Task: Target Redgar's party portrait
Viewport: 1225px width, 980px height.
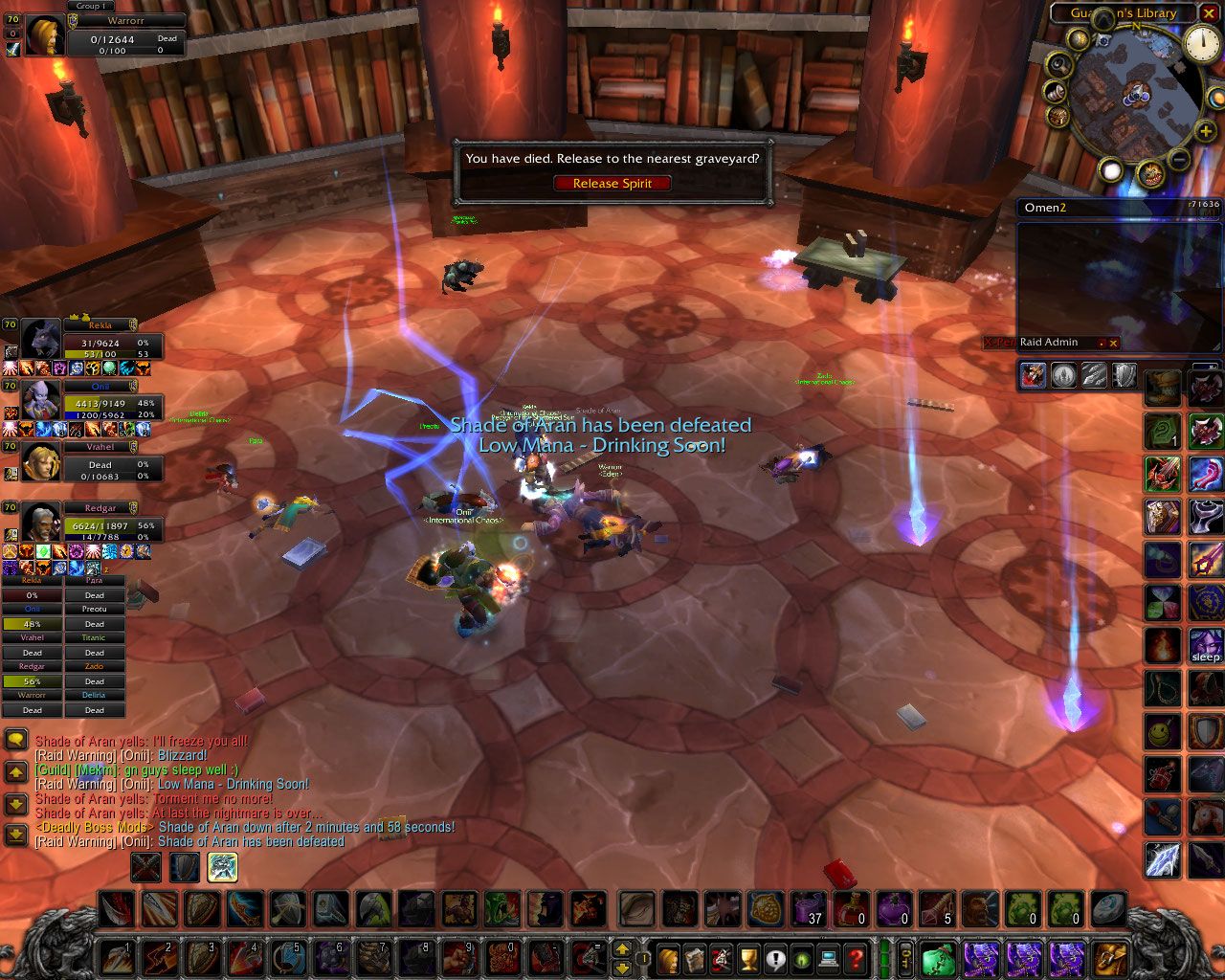Action: pyautogui.click(x=41, y=523)
